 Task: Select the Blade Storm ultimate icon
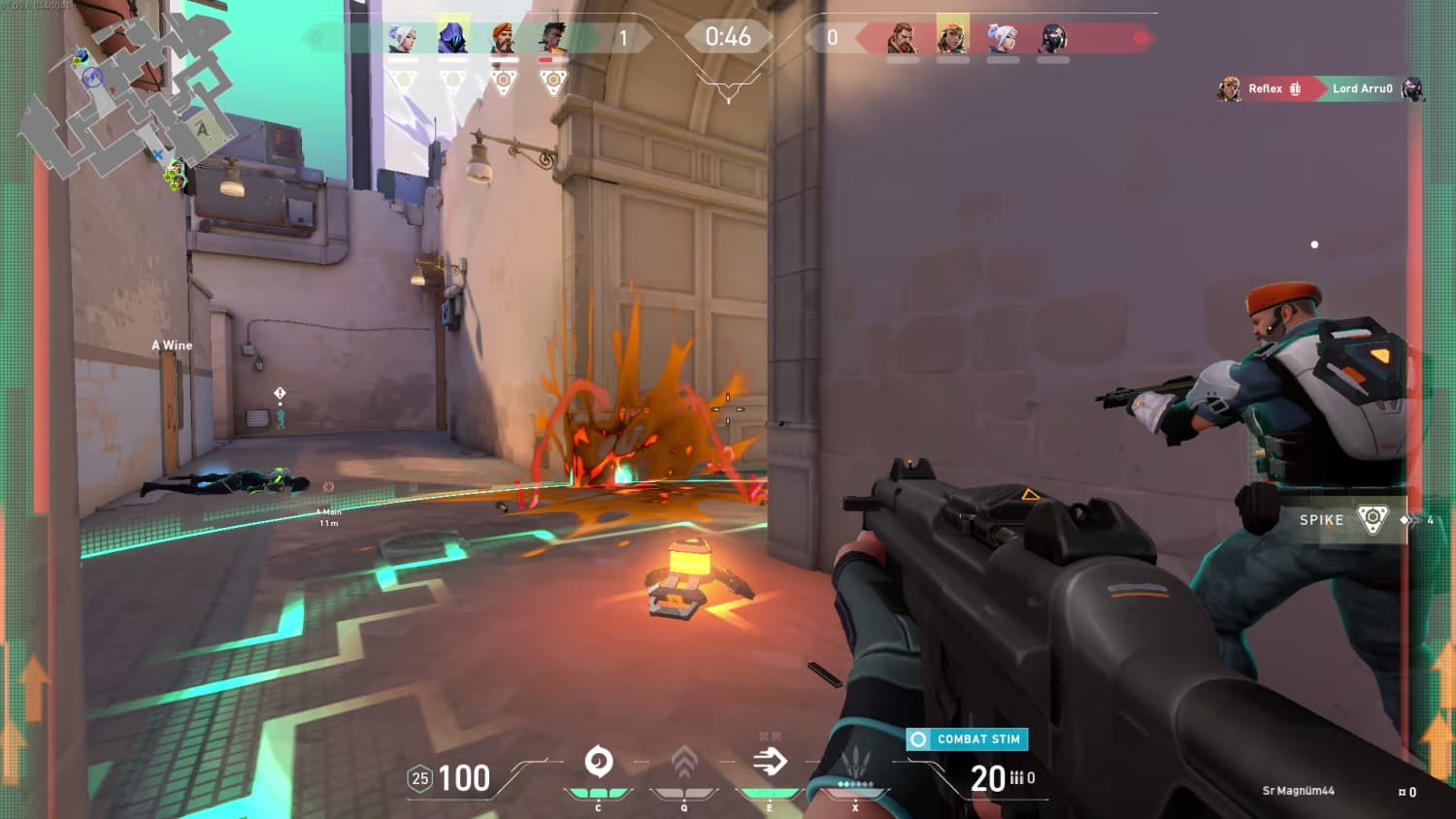[x=855, y=763]
